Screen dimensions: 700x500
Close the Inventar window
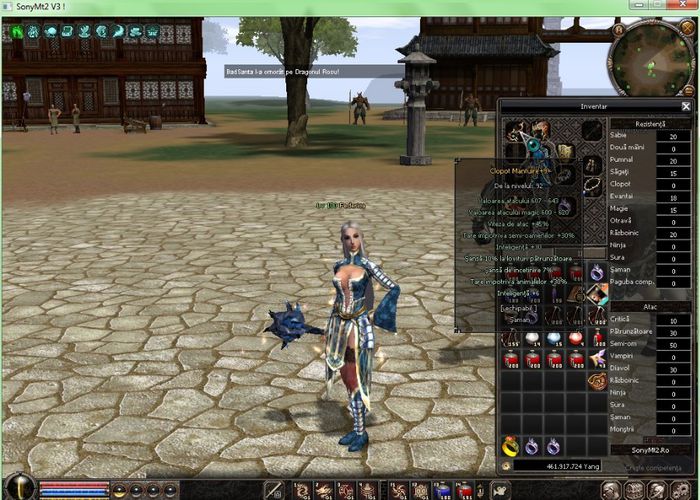click(685, 105)
